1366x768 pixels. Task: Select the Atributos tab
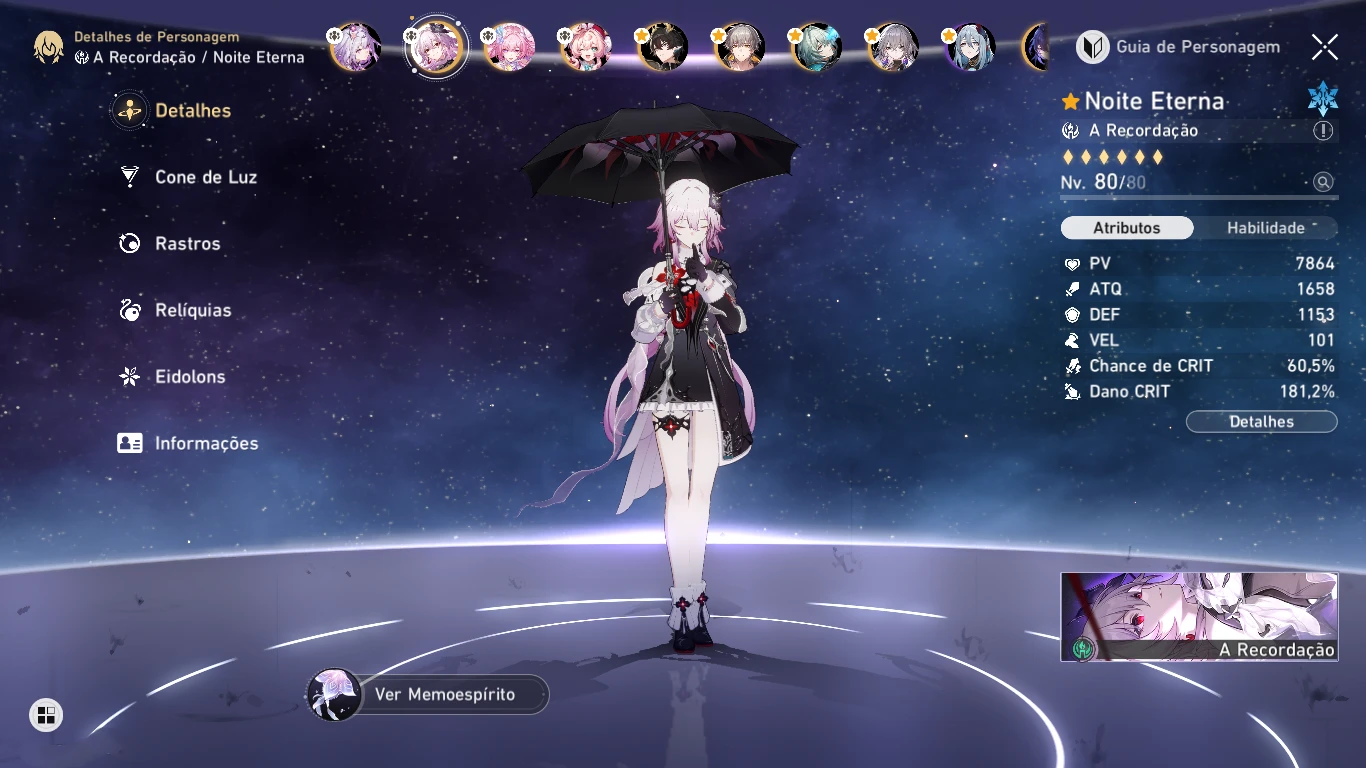pyautogui.click(x=1127, y=228)
